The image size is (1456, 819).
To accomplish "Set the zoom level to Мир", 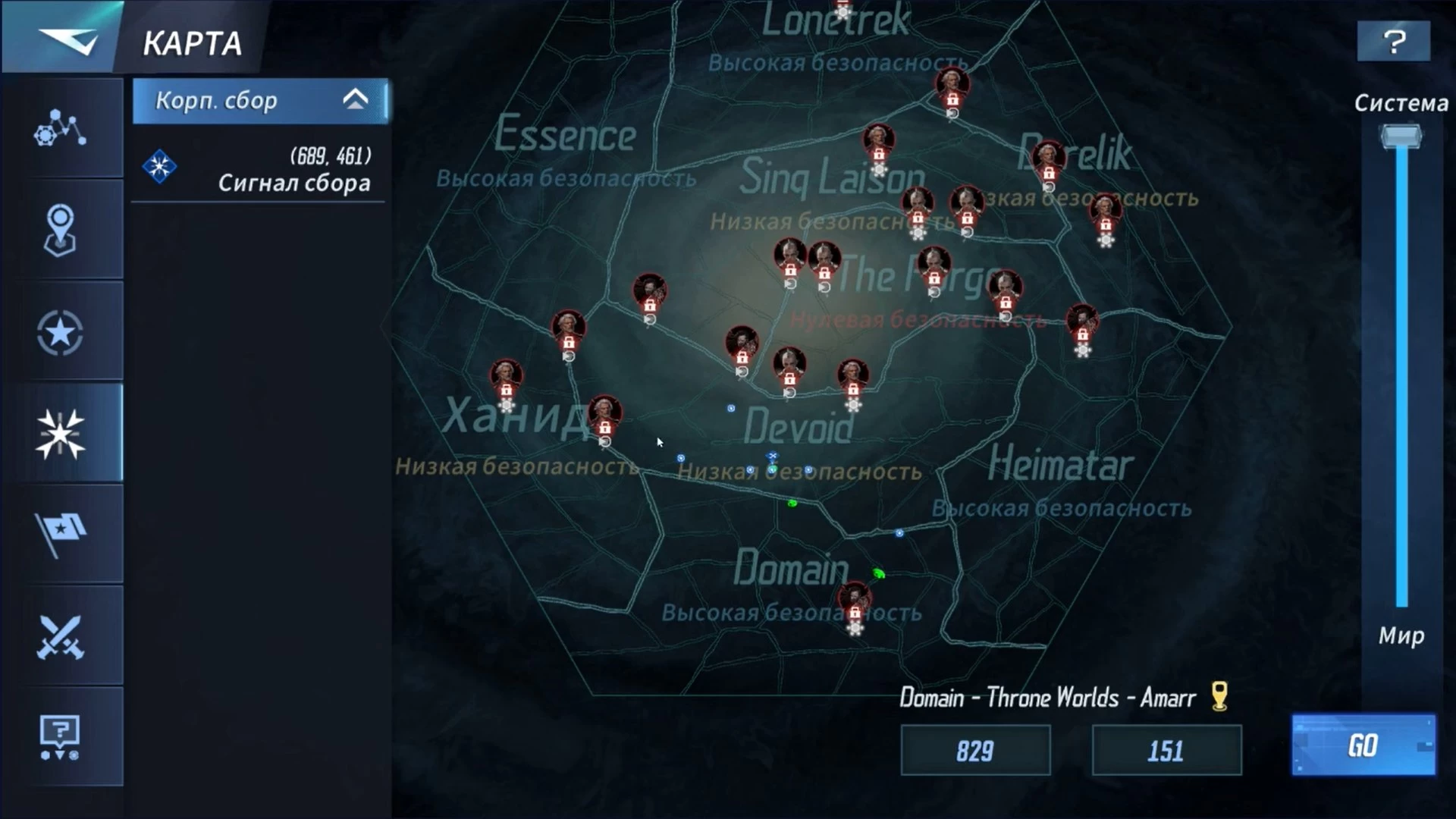I will 1401,635.
